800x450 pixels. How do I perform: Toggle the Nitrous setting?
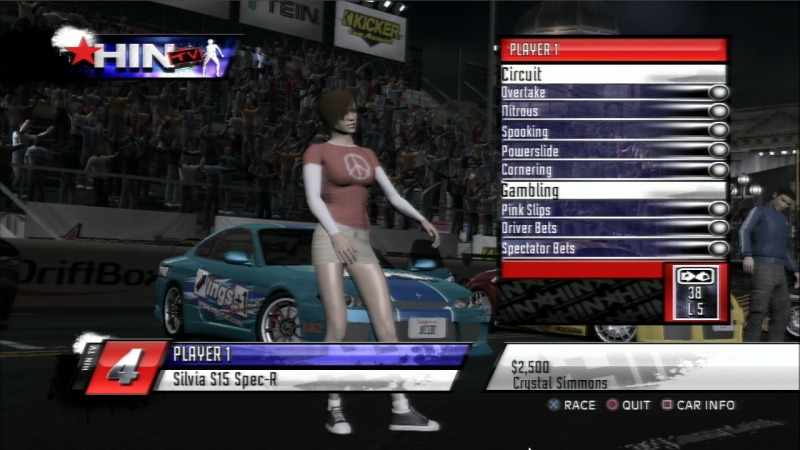pyautogui.click(x=718, y=112)
